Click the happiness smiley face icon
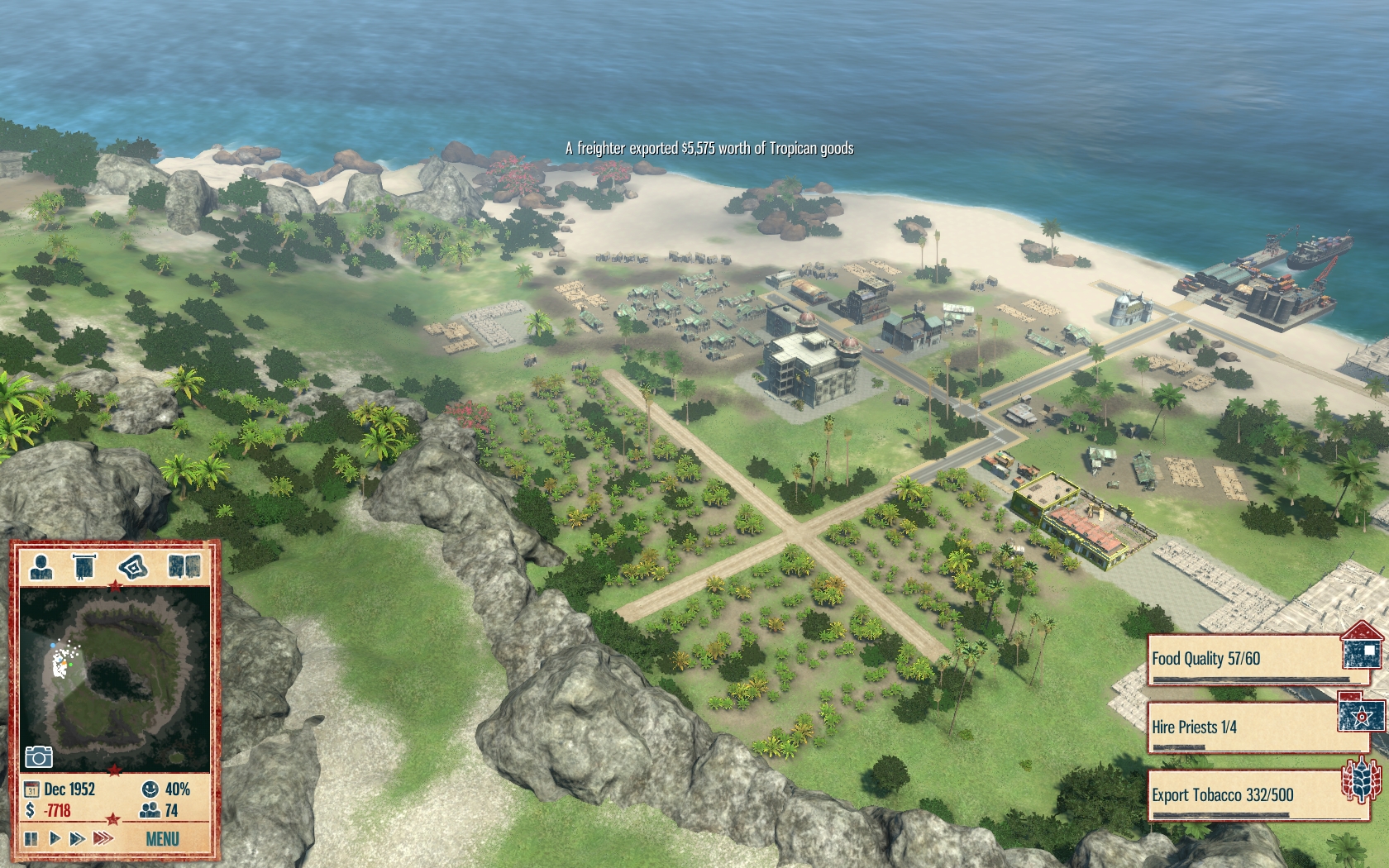1389x868 pixels. (150, 789)
